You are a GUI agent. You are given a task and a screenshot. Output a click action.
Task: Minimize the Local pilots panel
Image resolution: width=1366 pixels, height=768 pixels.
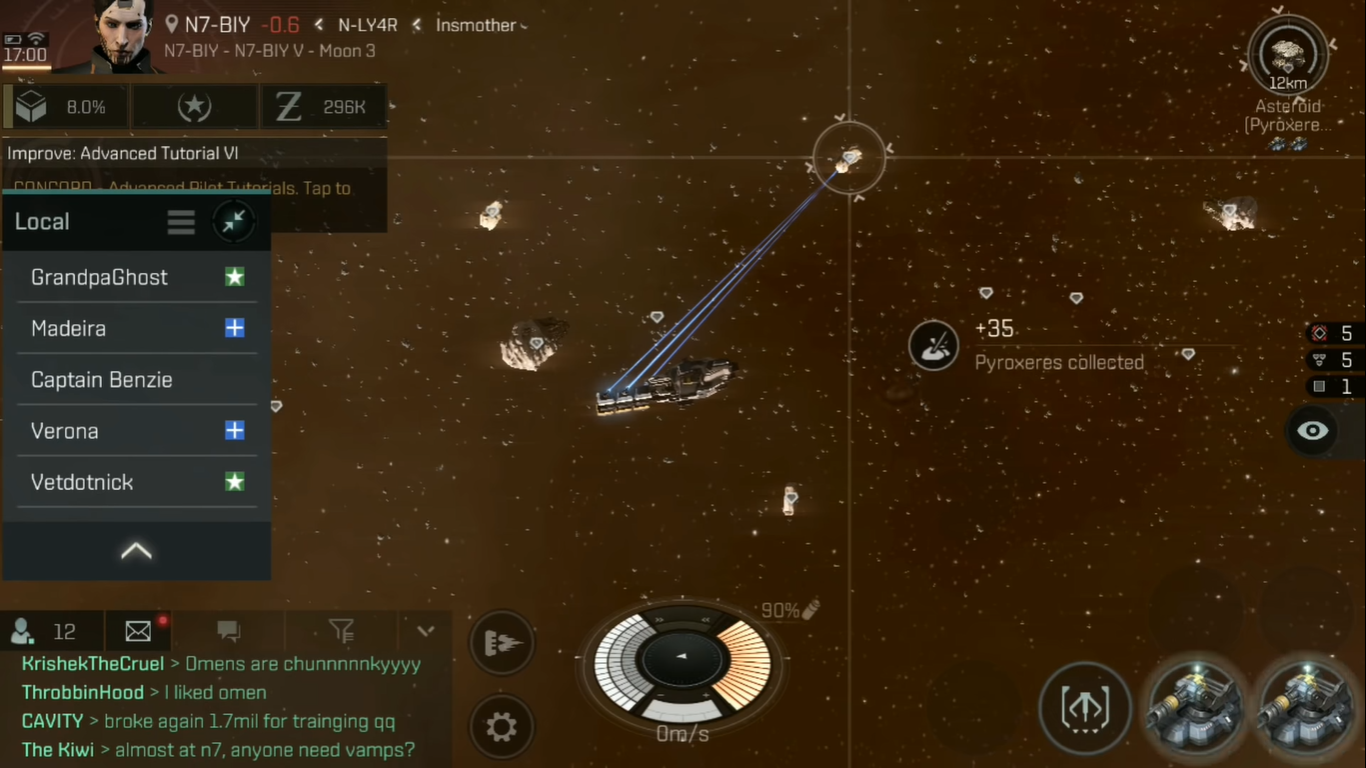tap(234, 222)
